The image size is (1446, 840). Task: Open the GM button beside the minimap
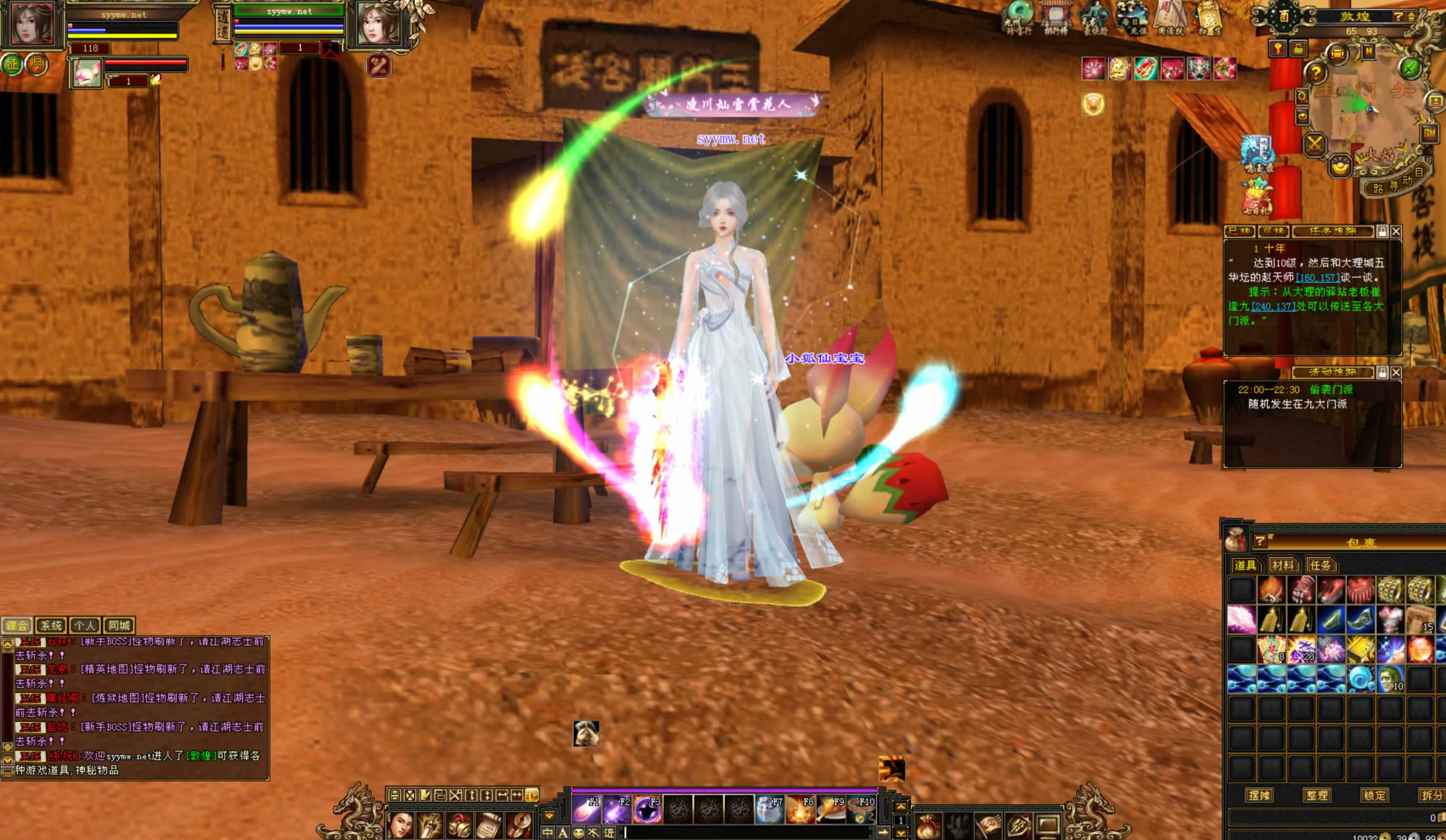click(x=1429, y=133)
